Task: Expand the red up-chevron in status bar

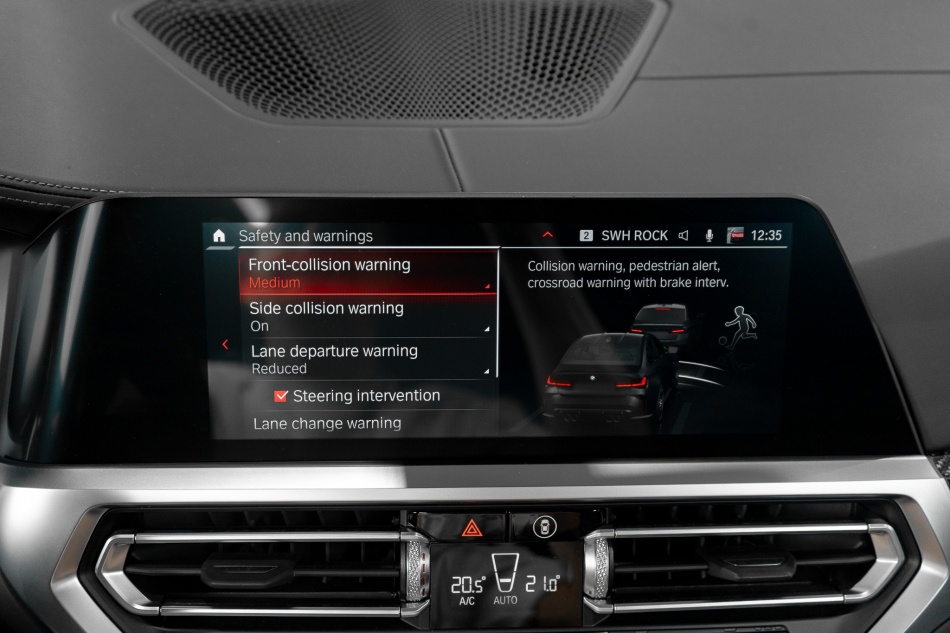Action: click(547, 235)
